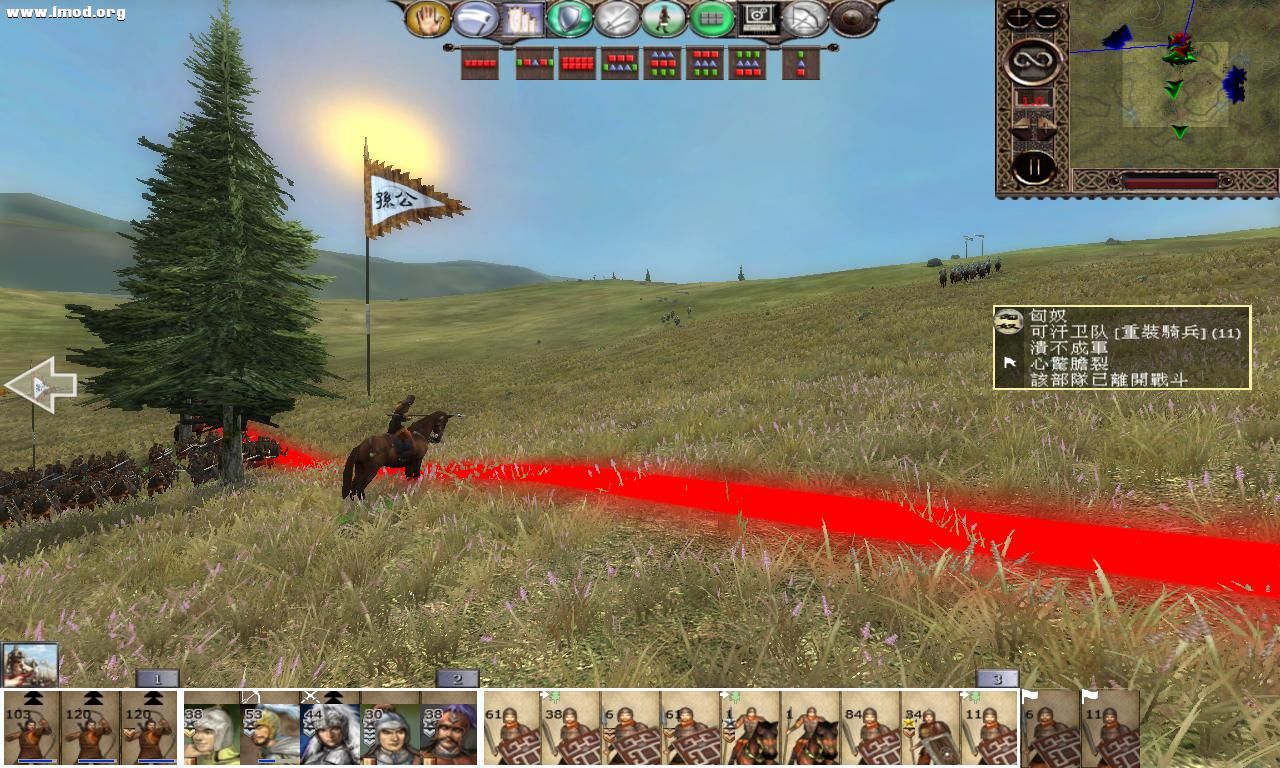Screen dimensions: 1280x768
Task: Zoom in on the minimap with the plus icon
Action: 1017,16
